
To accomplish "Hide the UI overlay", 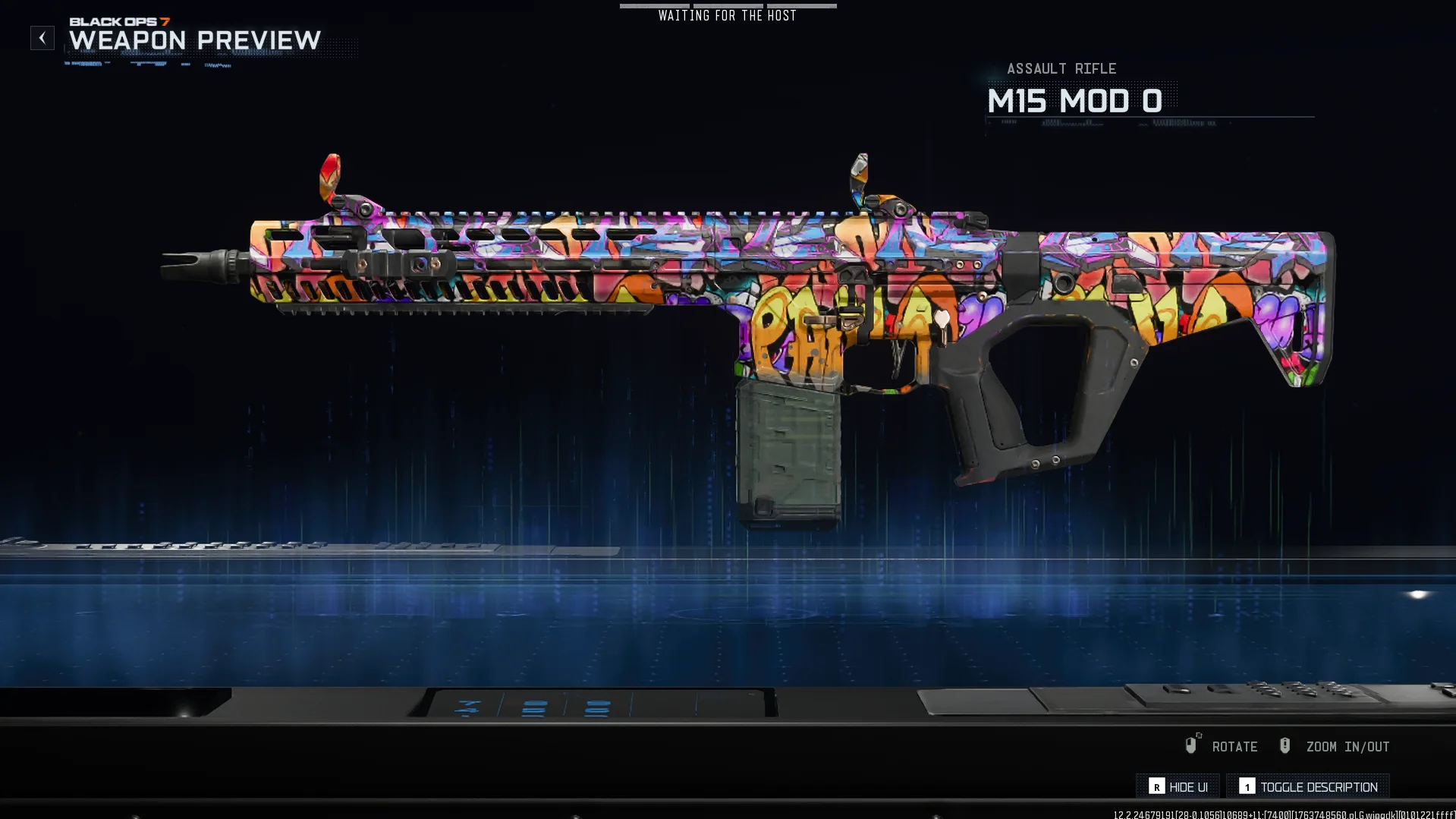I will [1178, 786].
